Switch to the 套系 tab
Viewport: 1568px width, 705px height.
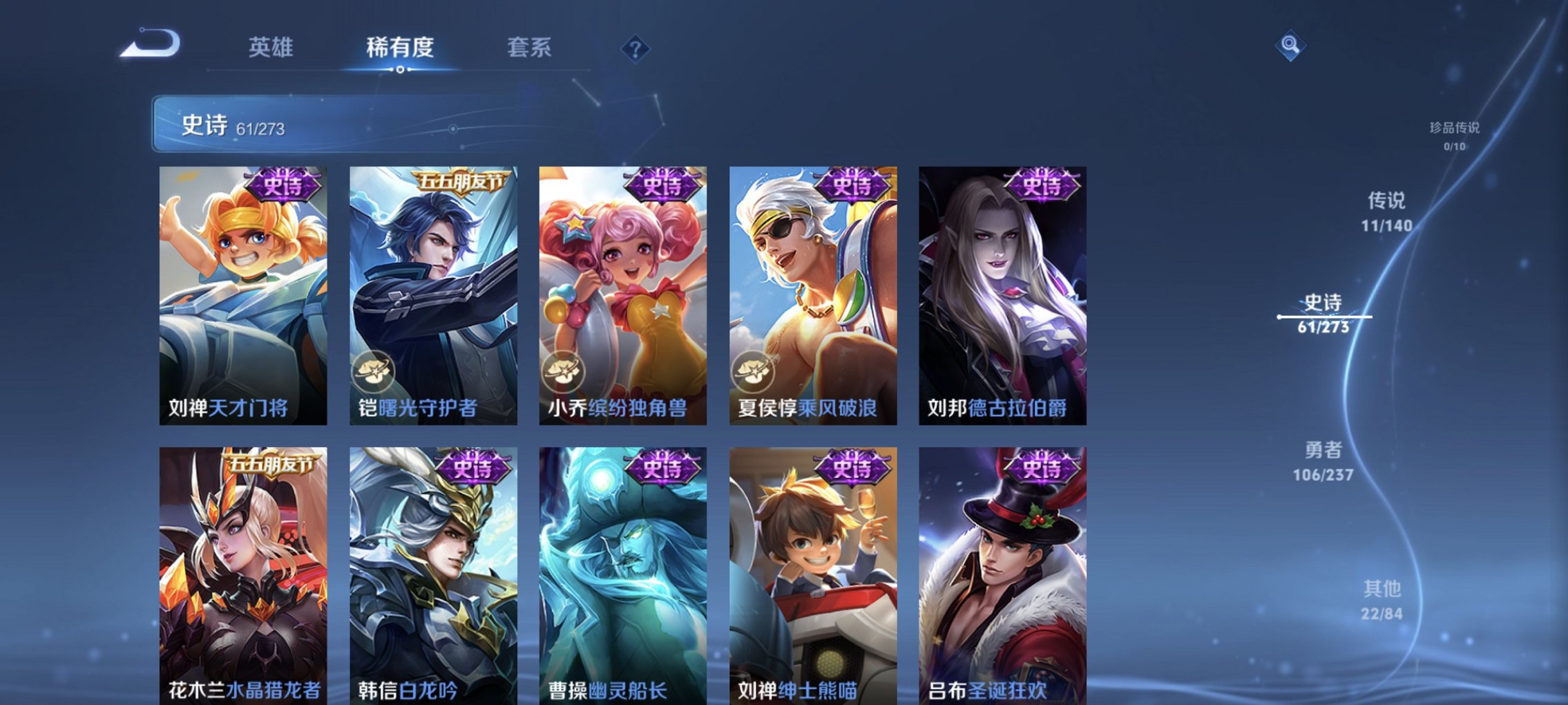pyautogui.click(x=529, y=48)
